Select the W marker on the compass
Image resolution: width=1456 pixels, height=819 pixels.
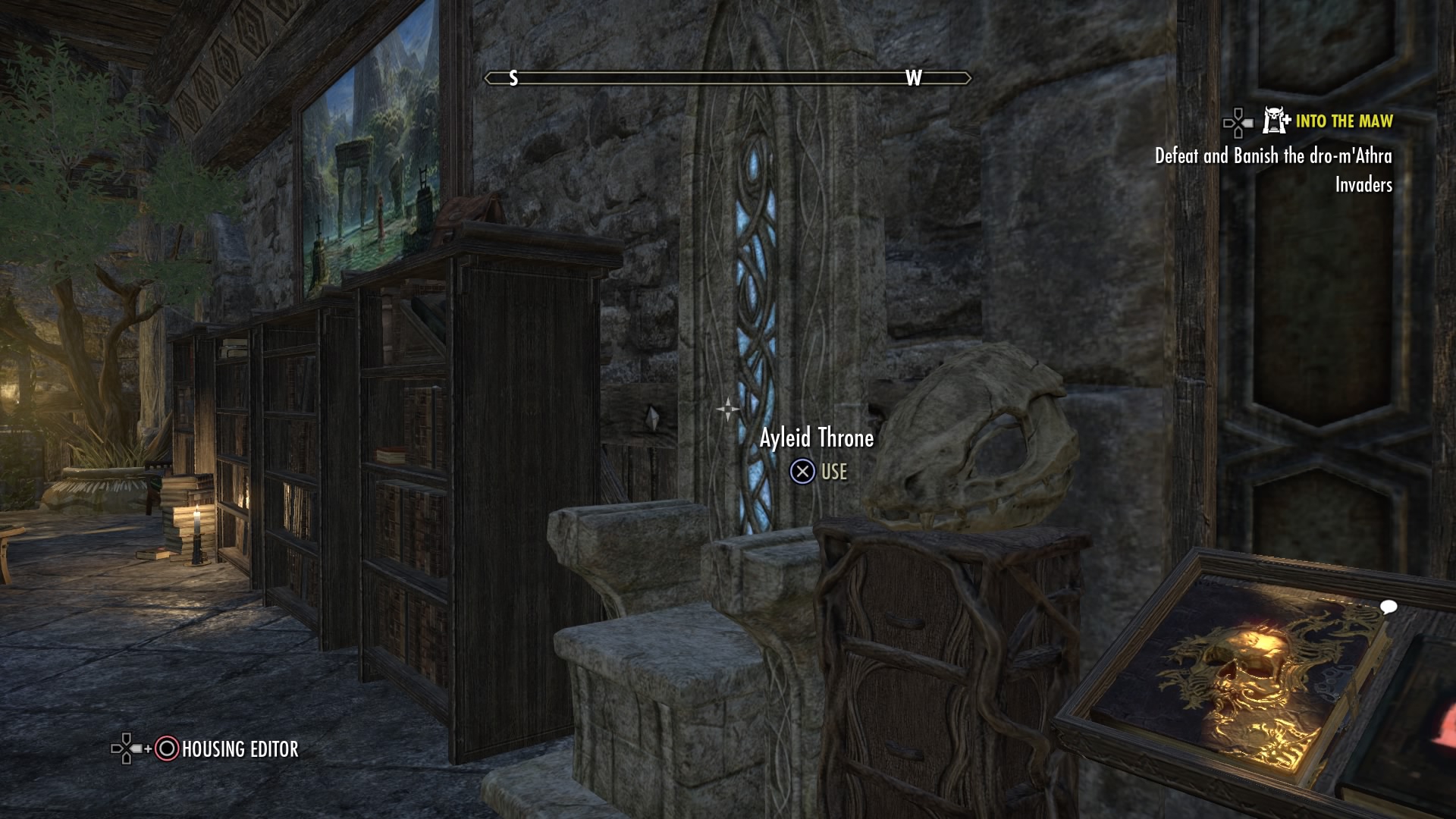[913, 77]
